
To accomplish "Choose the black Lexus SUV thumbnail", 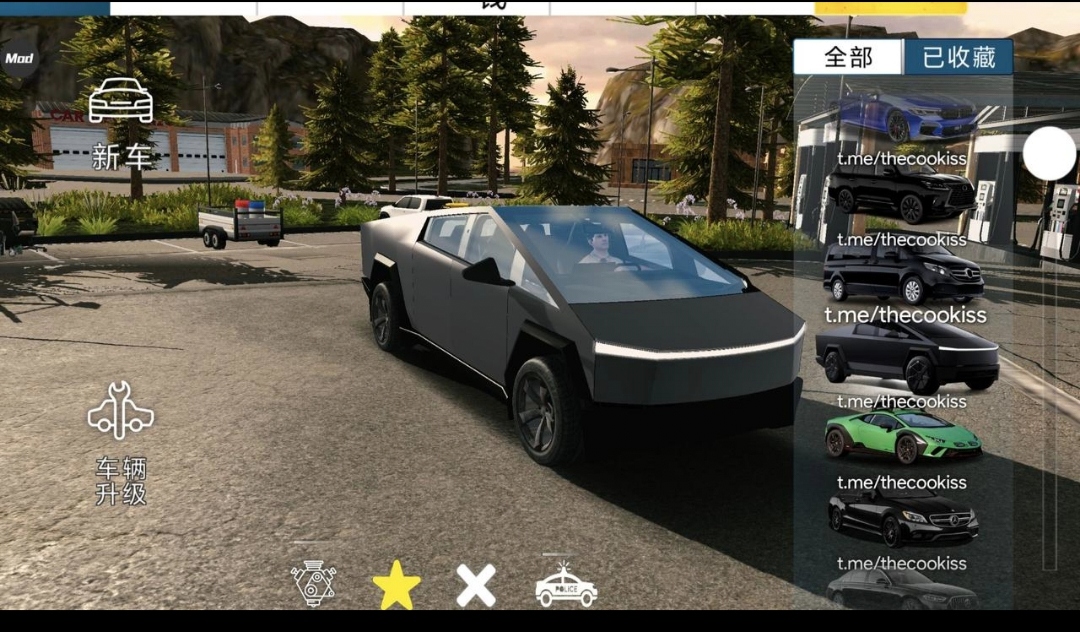I will coord(902,191).
